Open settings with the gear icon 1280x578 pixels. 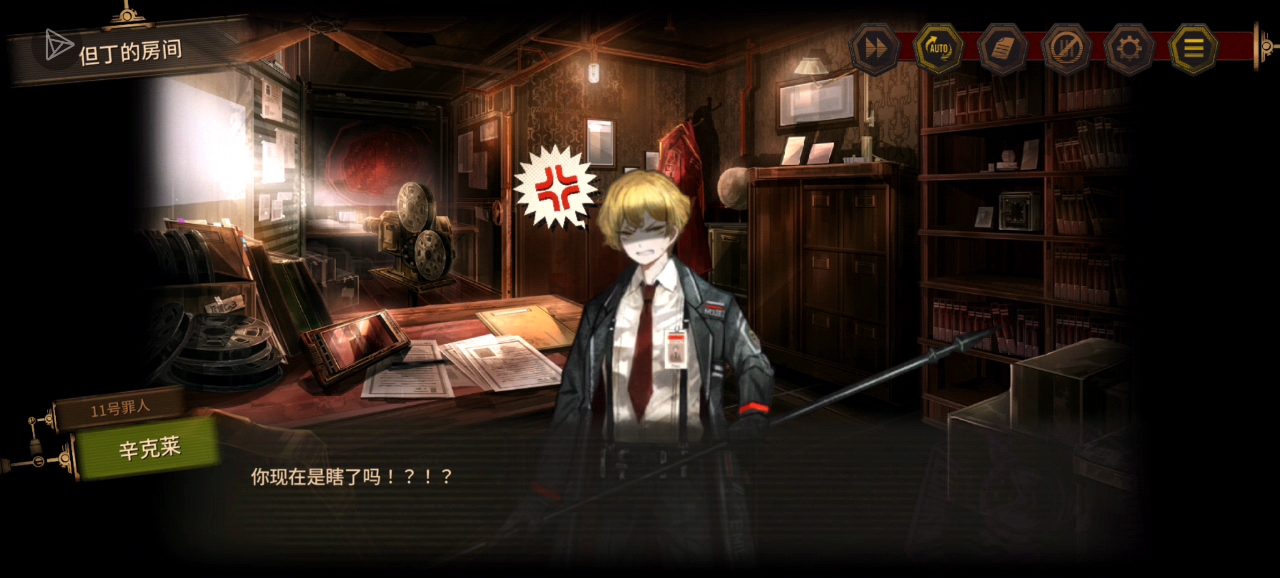pos(1130,49)
